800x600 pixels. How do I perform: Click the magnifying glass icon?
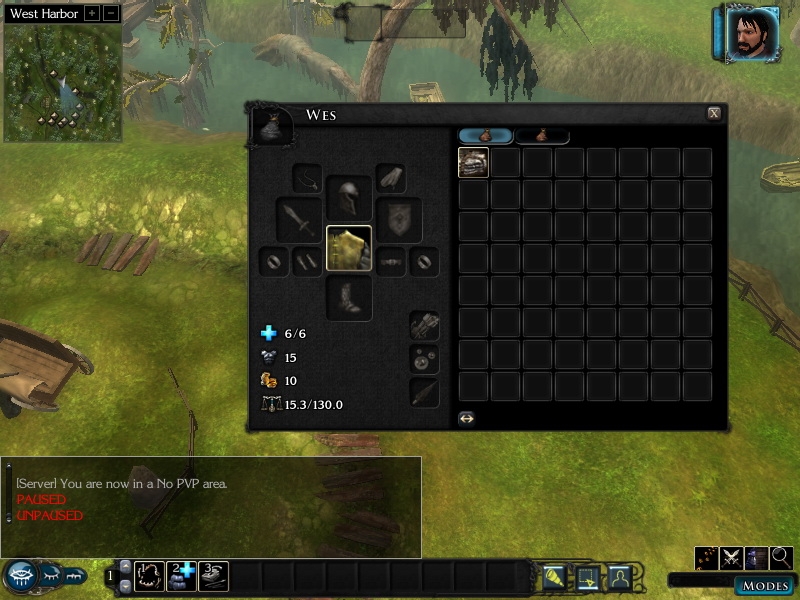[x=781, y=558]
